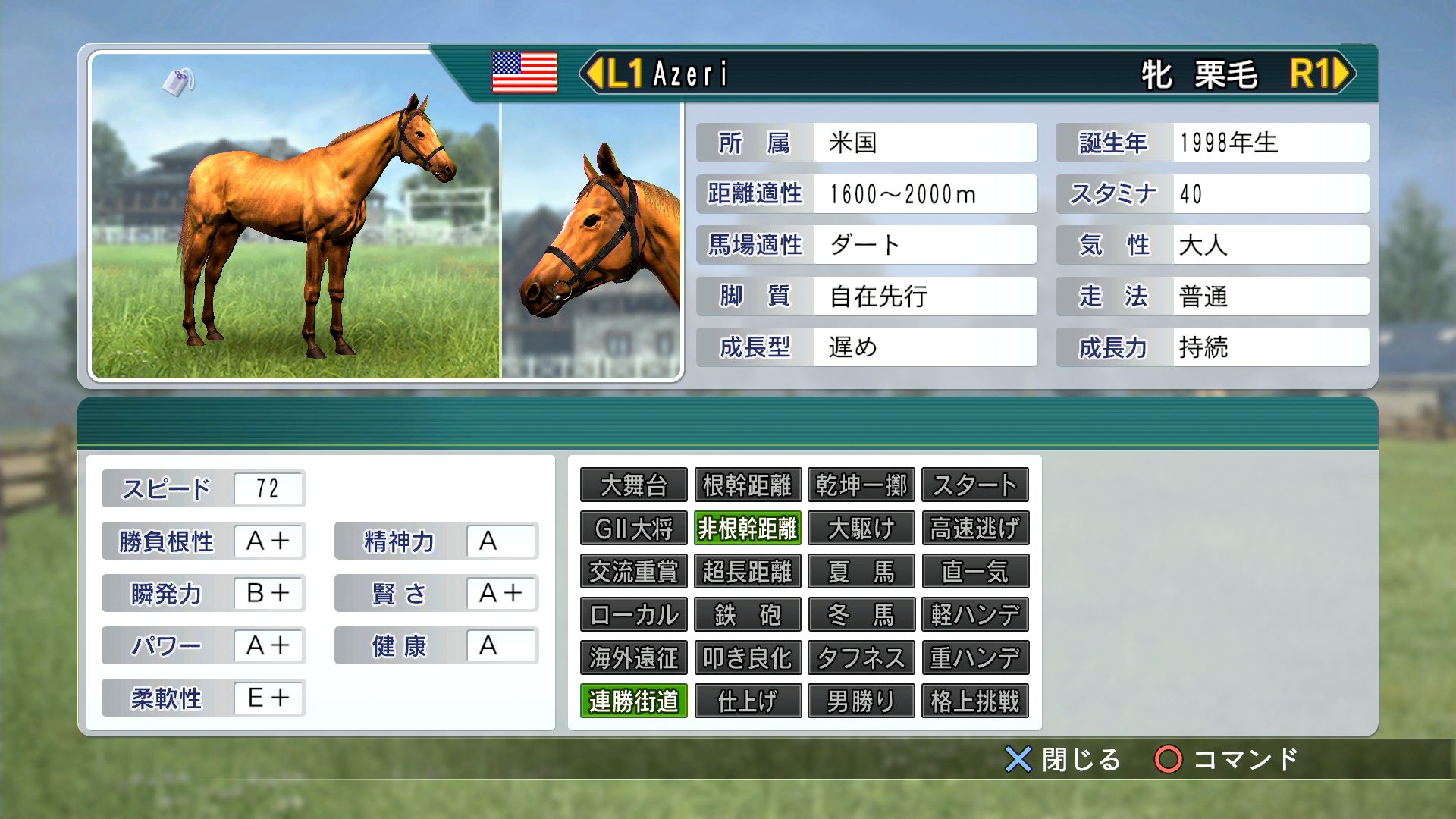Click the 直一気 trait tag
Viewport: 1456px width, 819px height.
(x=974, y=572)
